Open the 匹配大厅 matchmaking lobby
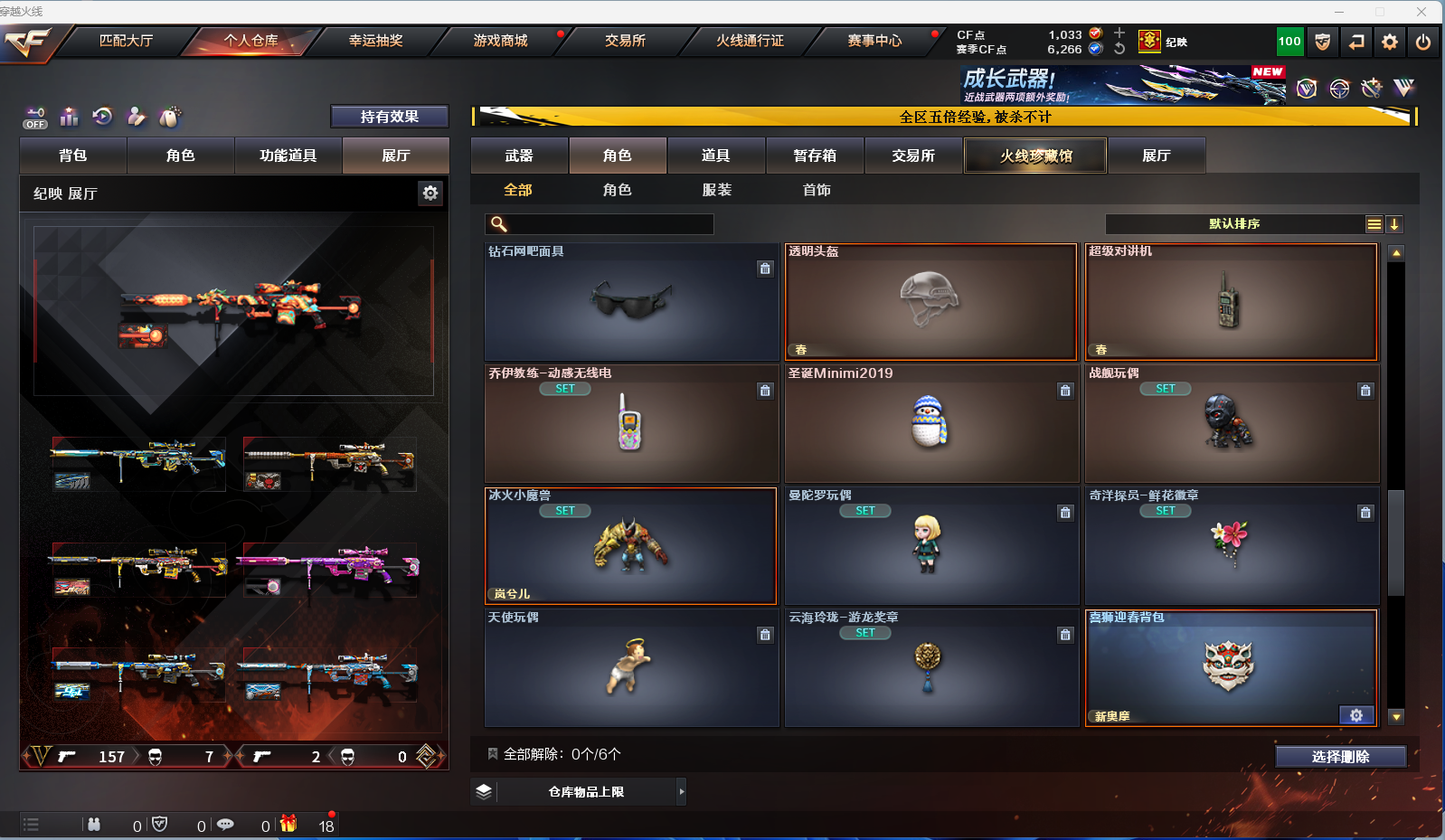Viewport: 1445px width, 840px height. coord(126,41)
